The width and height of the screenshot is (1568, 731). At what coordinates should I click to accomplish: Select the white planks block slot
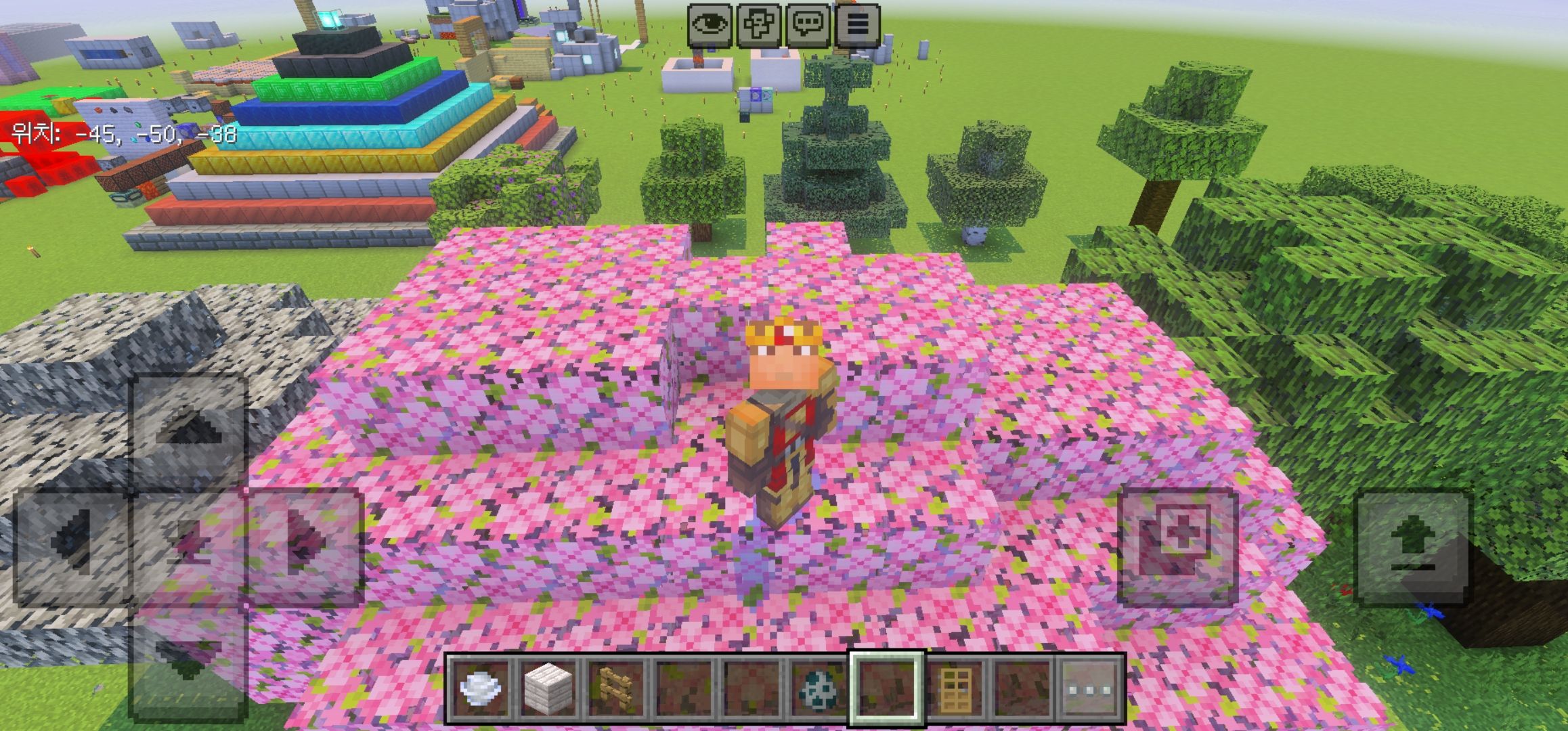click(548, 689)
